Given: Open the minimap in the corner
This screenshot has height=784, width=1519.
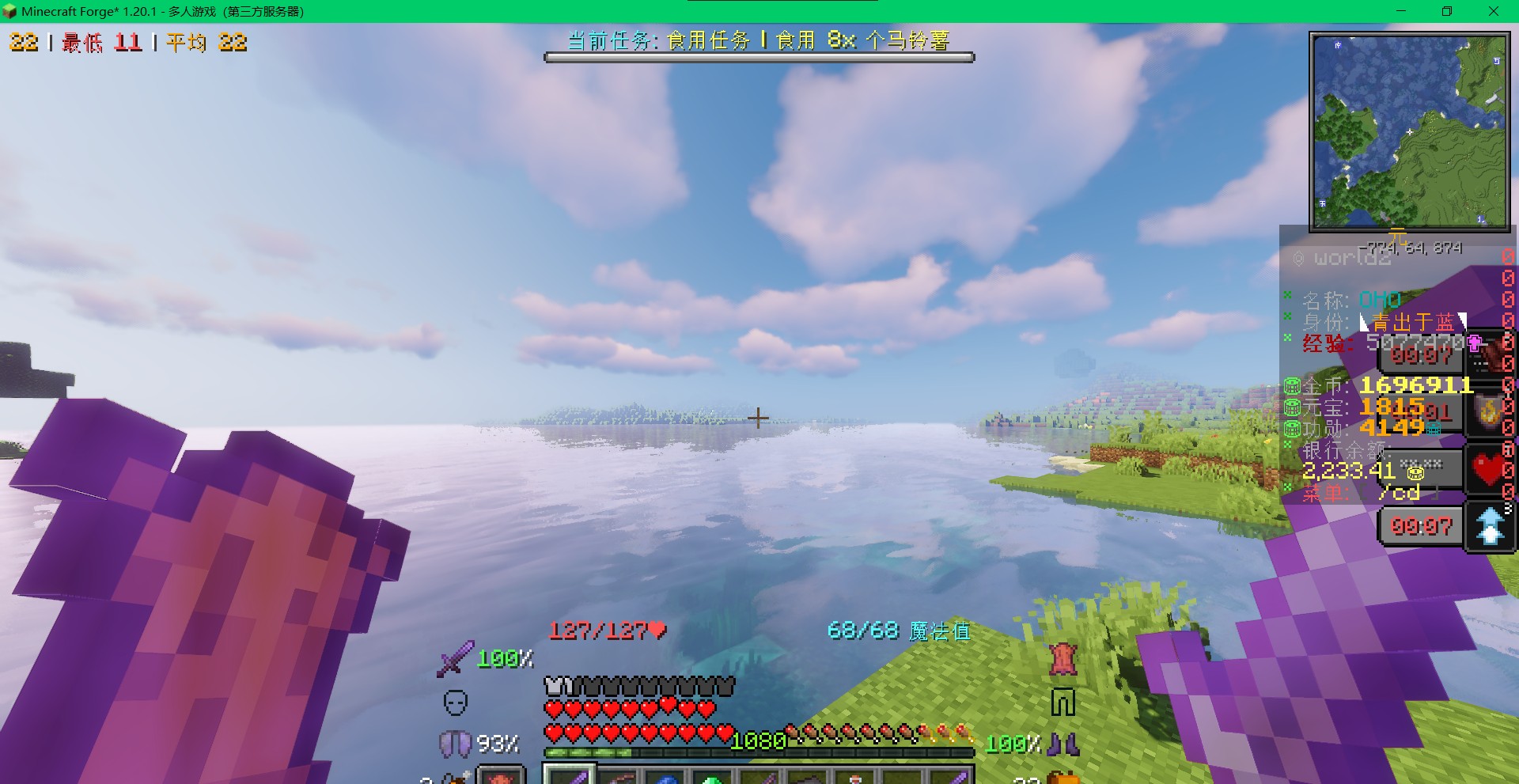Looking at the screenshot, I should tap(1409, 131).
